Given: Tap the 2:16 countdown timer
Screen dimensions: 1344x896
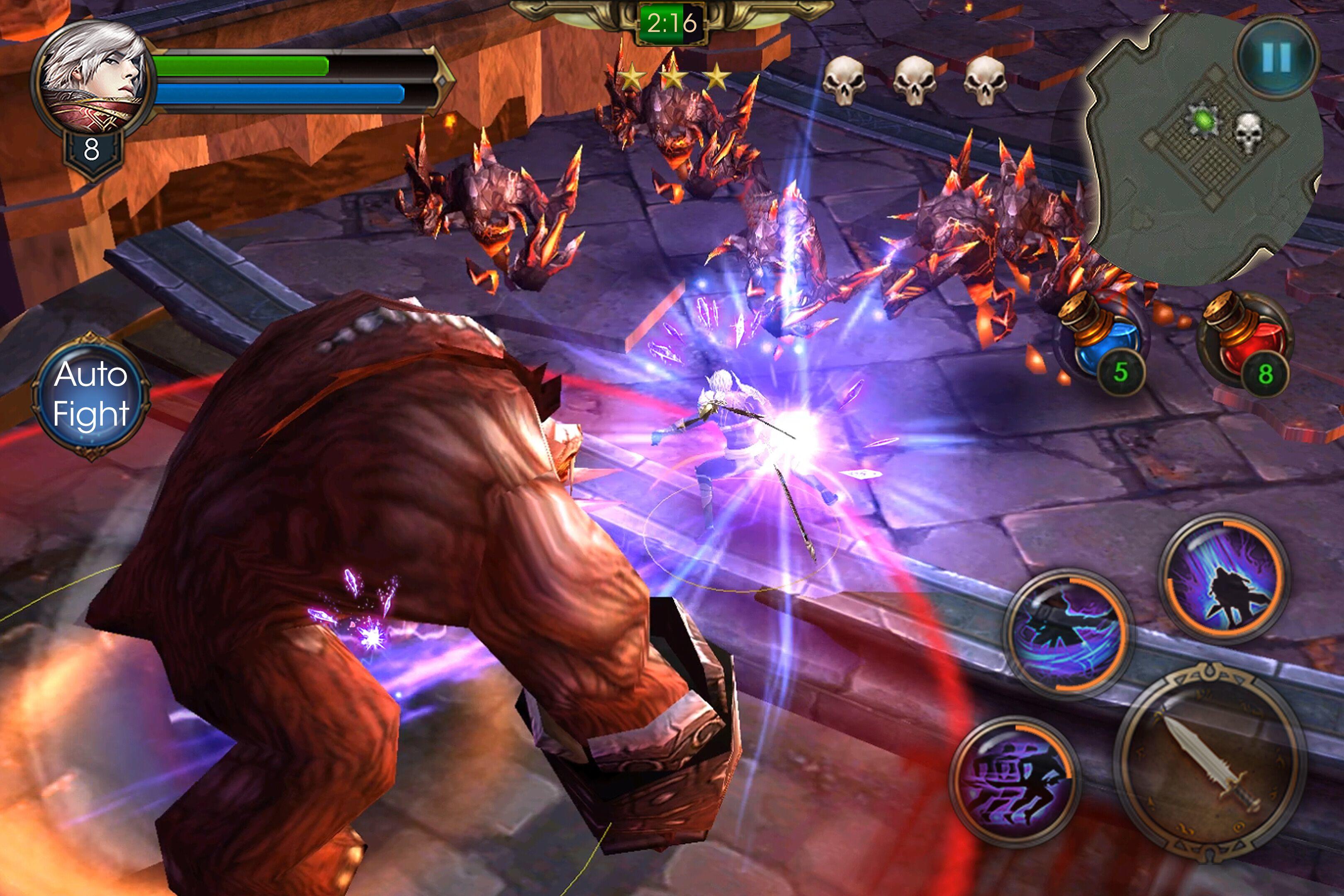Looking at the screenshot, I should (x=672, y=23).
